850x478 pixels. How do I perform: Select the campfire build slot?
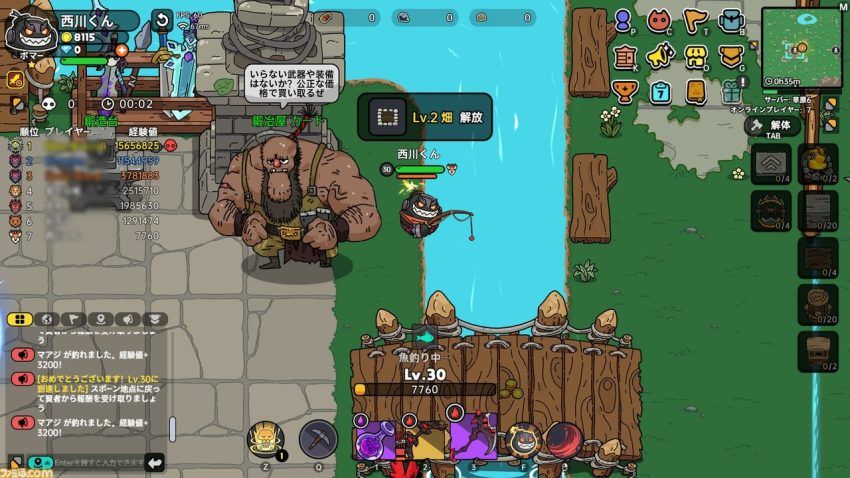[x=818, y=162]
